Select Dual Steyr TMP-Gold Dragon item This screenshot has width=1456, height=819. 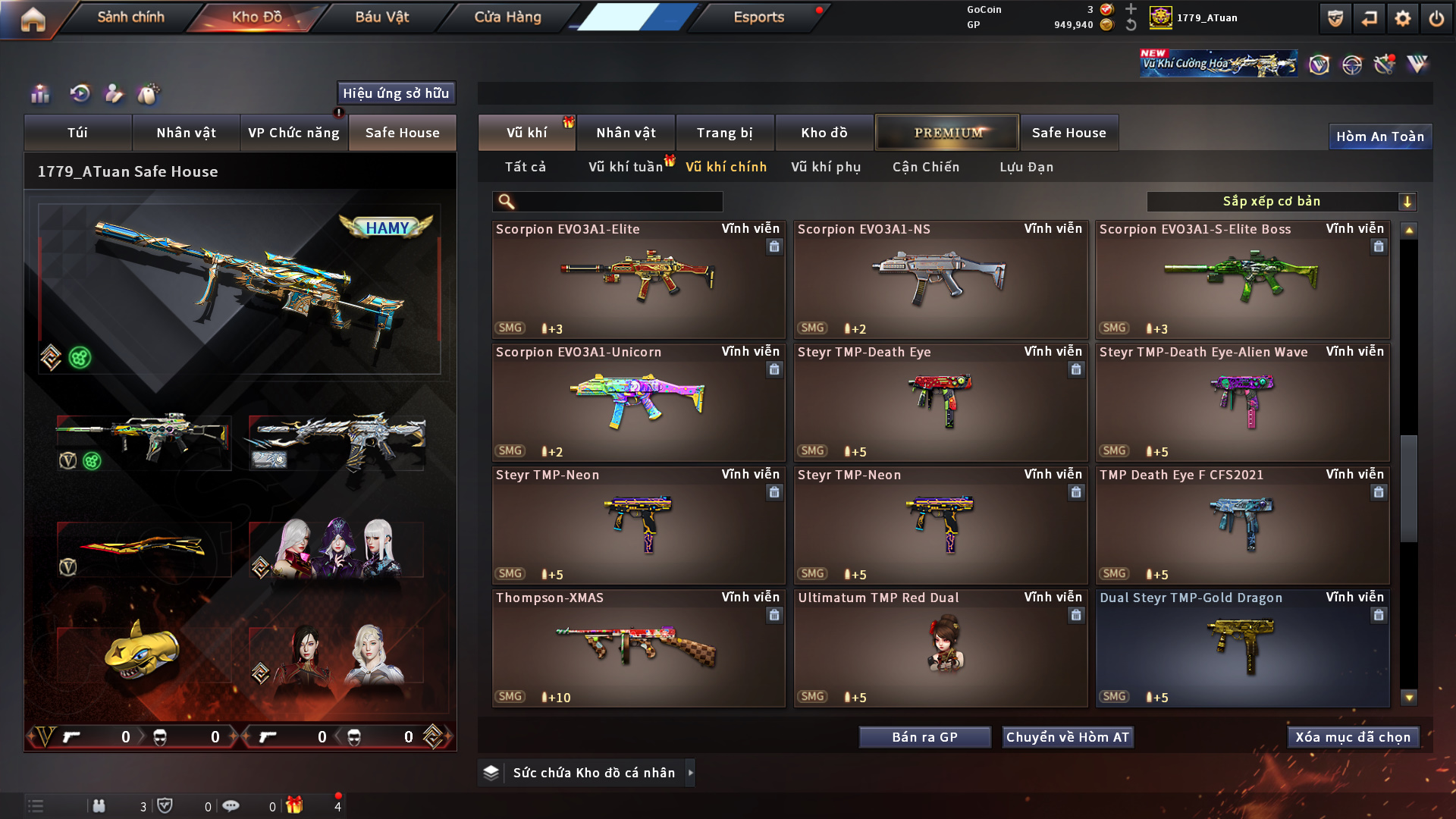[1242, 648]
